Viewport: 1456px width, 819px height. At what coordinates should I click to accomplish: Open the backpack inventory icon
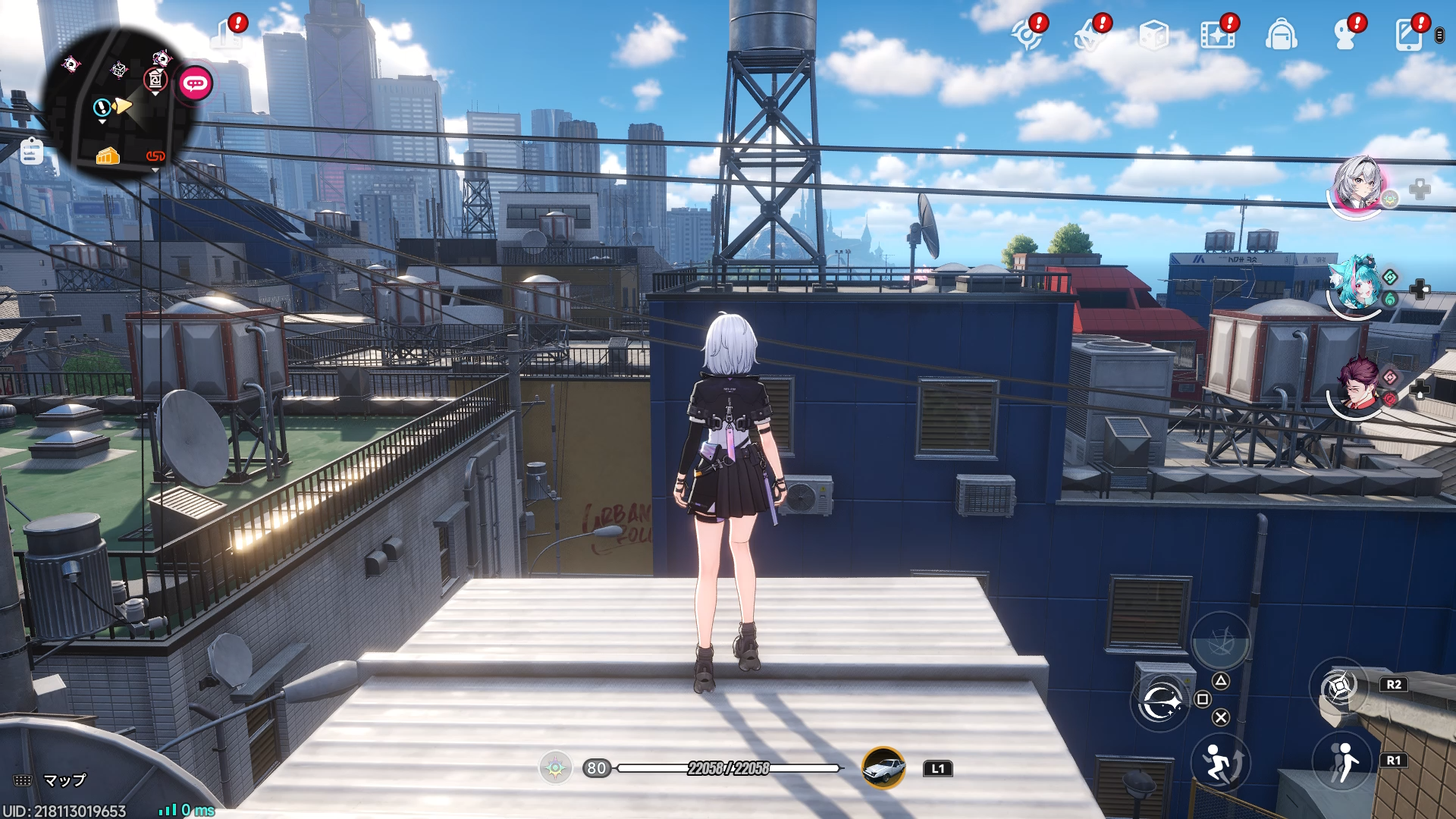[x=1282, y=34]
